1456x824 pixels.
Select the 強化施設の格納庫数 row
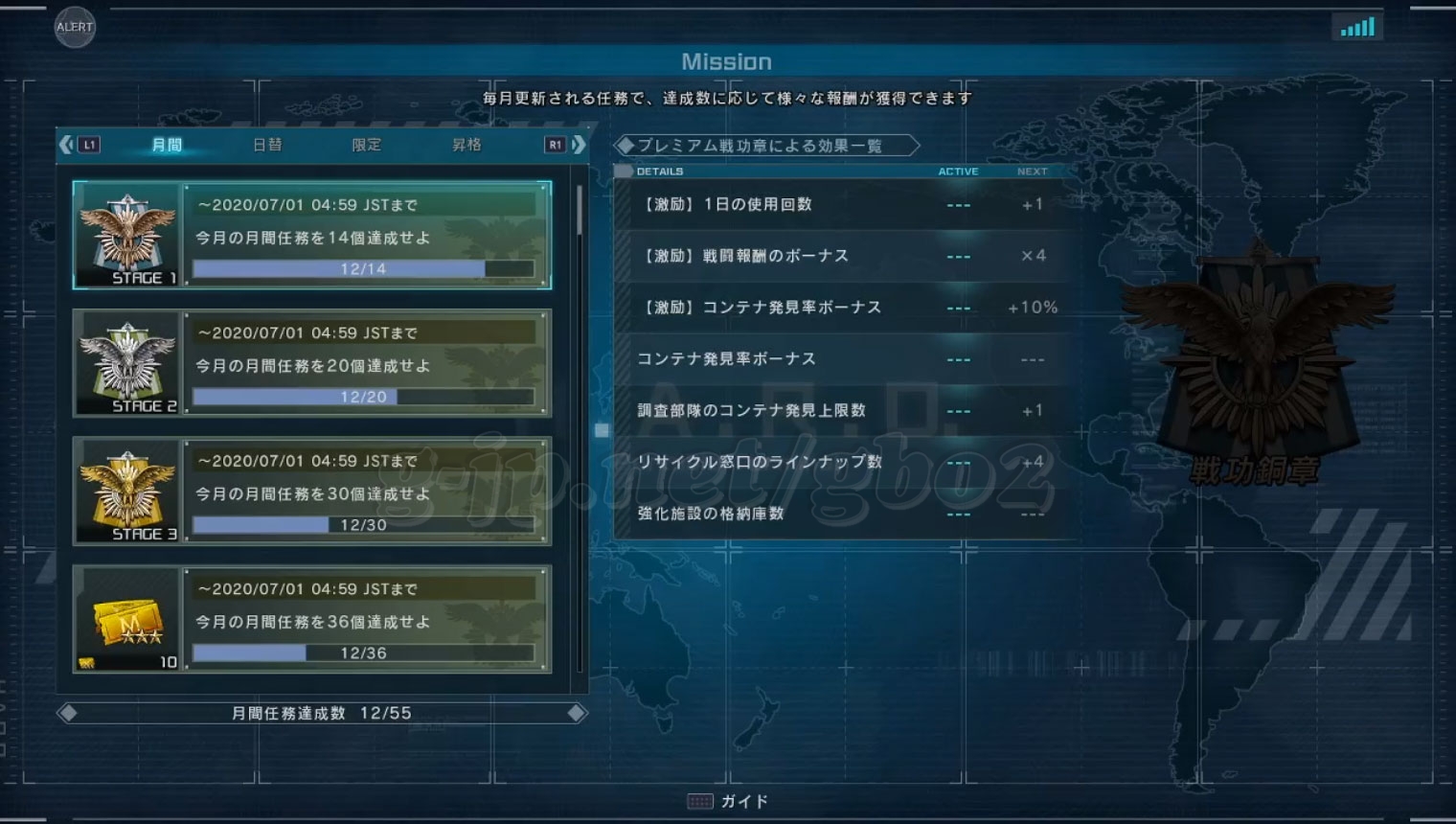pos(843,514)
